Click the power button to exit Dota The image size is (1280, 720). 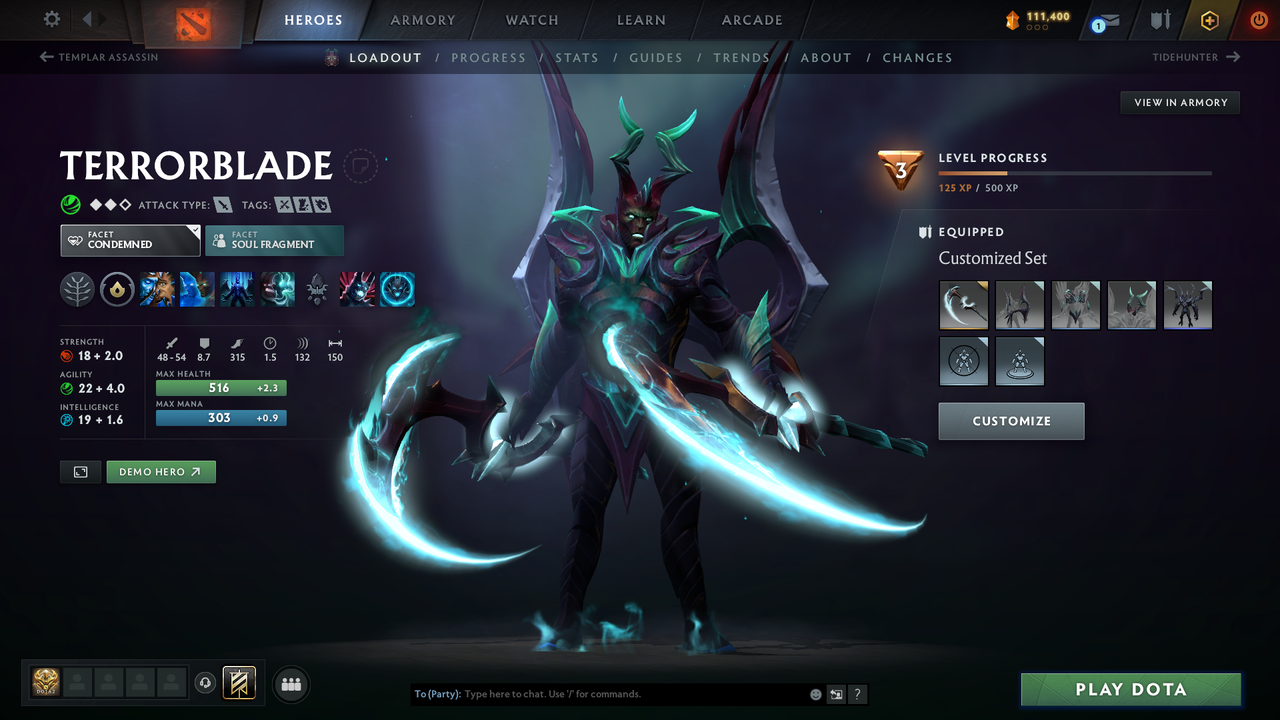coord(1259,19)
